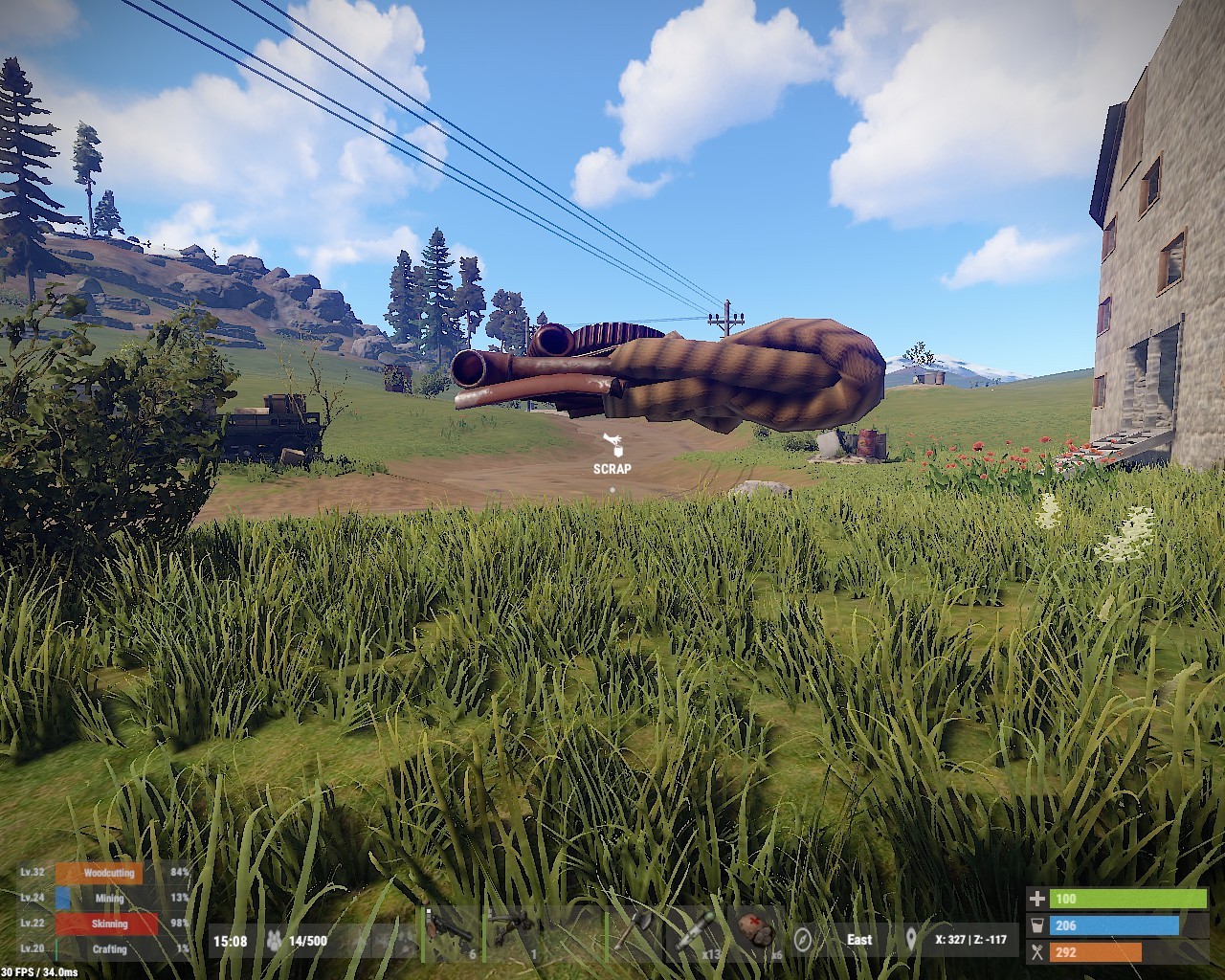The image size is (1225, 980).
Task: Select the Mining skill row
Action: [x=109, y=899]
